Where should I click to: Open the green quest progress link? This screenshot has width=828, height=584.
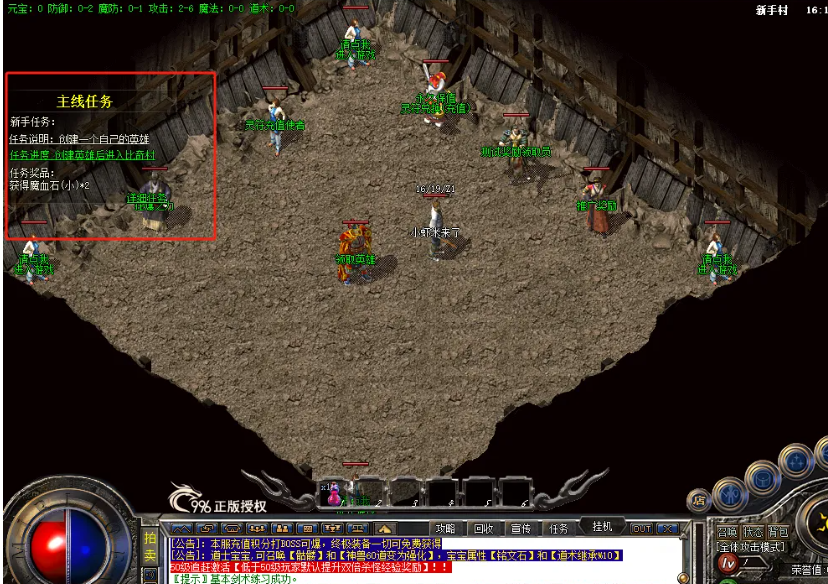pos(82,155)
